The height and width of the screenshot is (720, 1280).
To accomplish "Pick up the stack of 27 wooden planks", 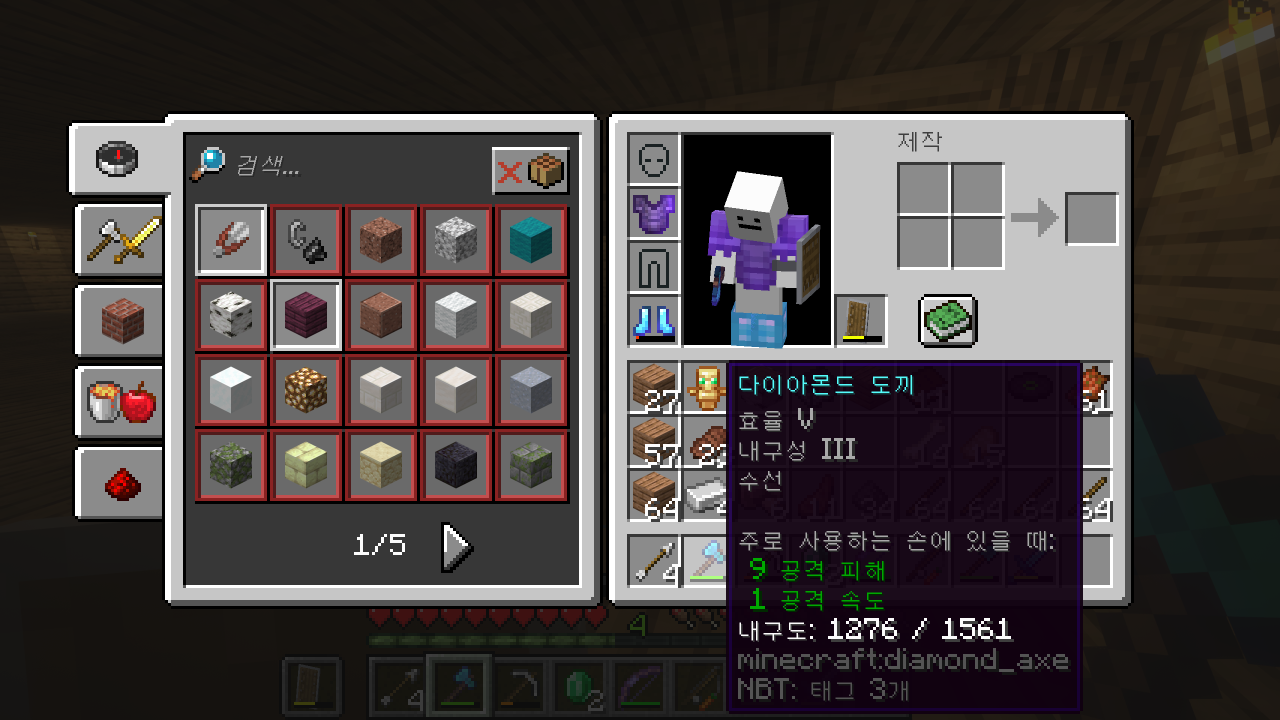I will coord(654,387).
